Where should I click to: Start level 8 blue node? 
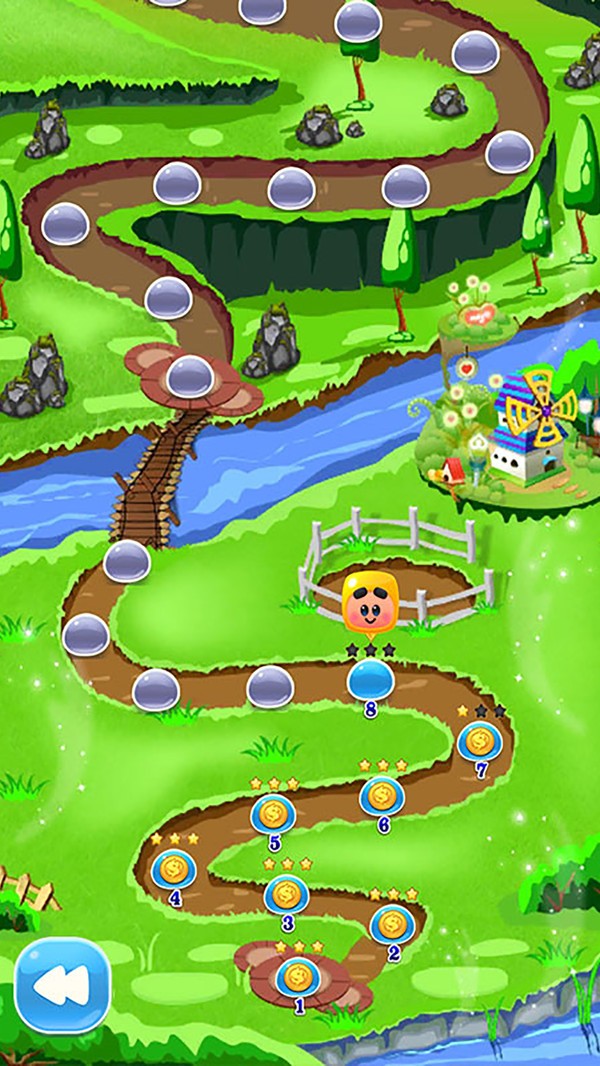(x=370, y=681)
